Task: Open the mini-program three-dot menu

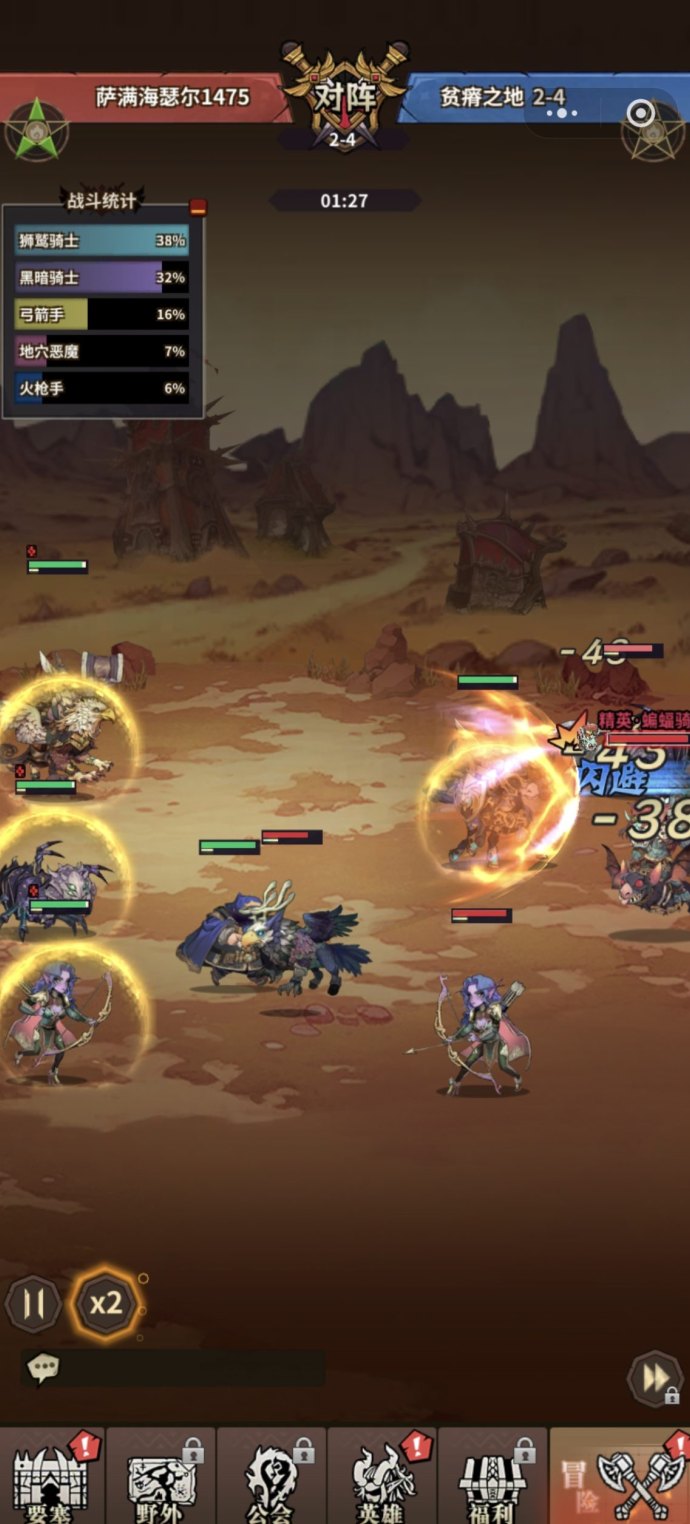Action: tap(561, 113)
